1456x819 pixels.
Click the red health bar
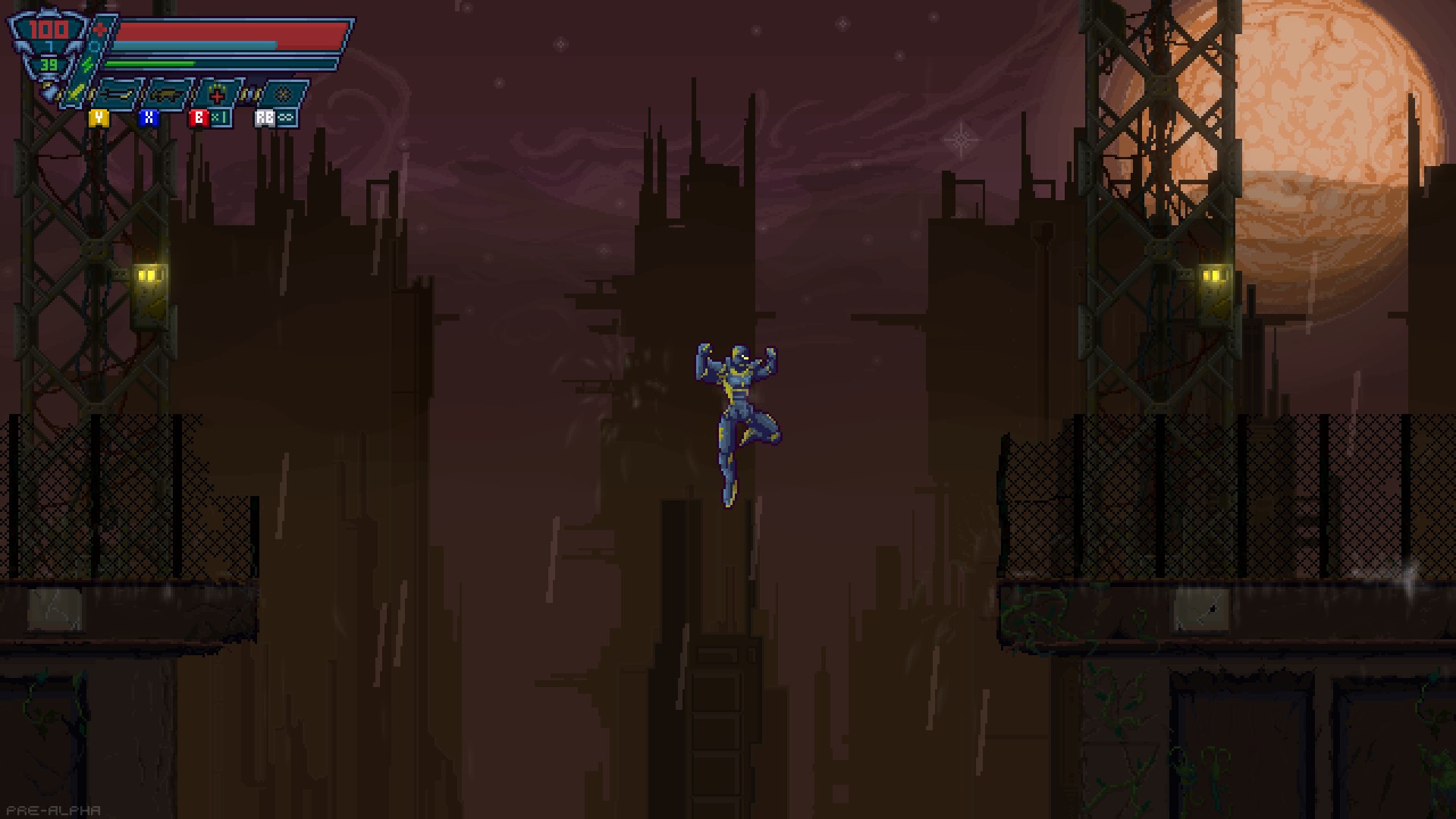click(227, 32)
